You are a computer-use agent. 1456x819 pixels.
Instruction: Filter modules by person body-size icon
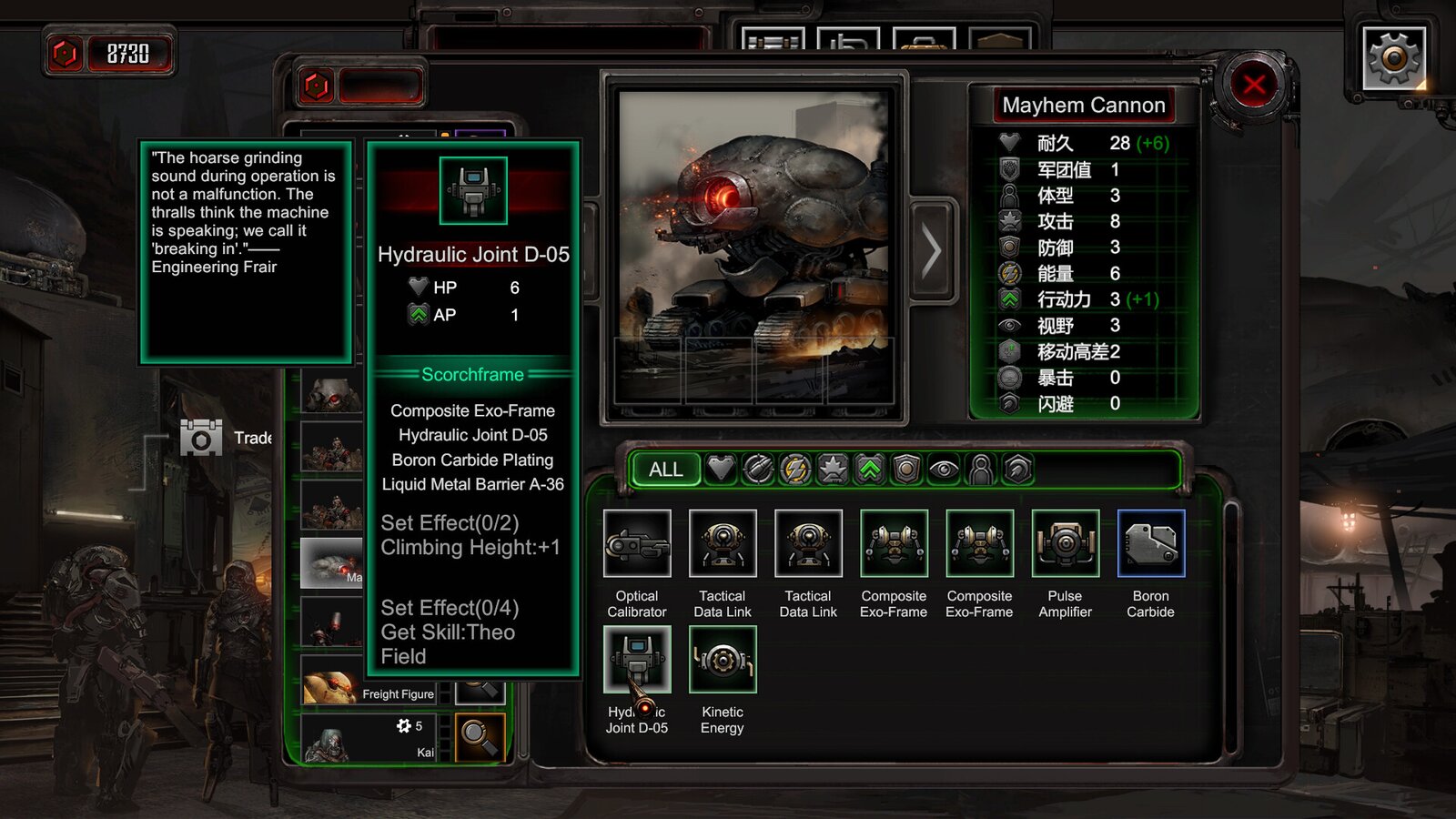click(981, 470)
